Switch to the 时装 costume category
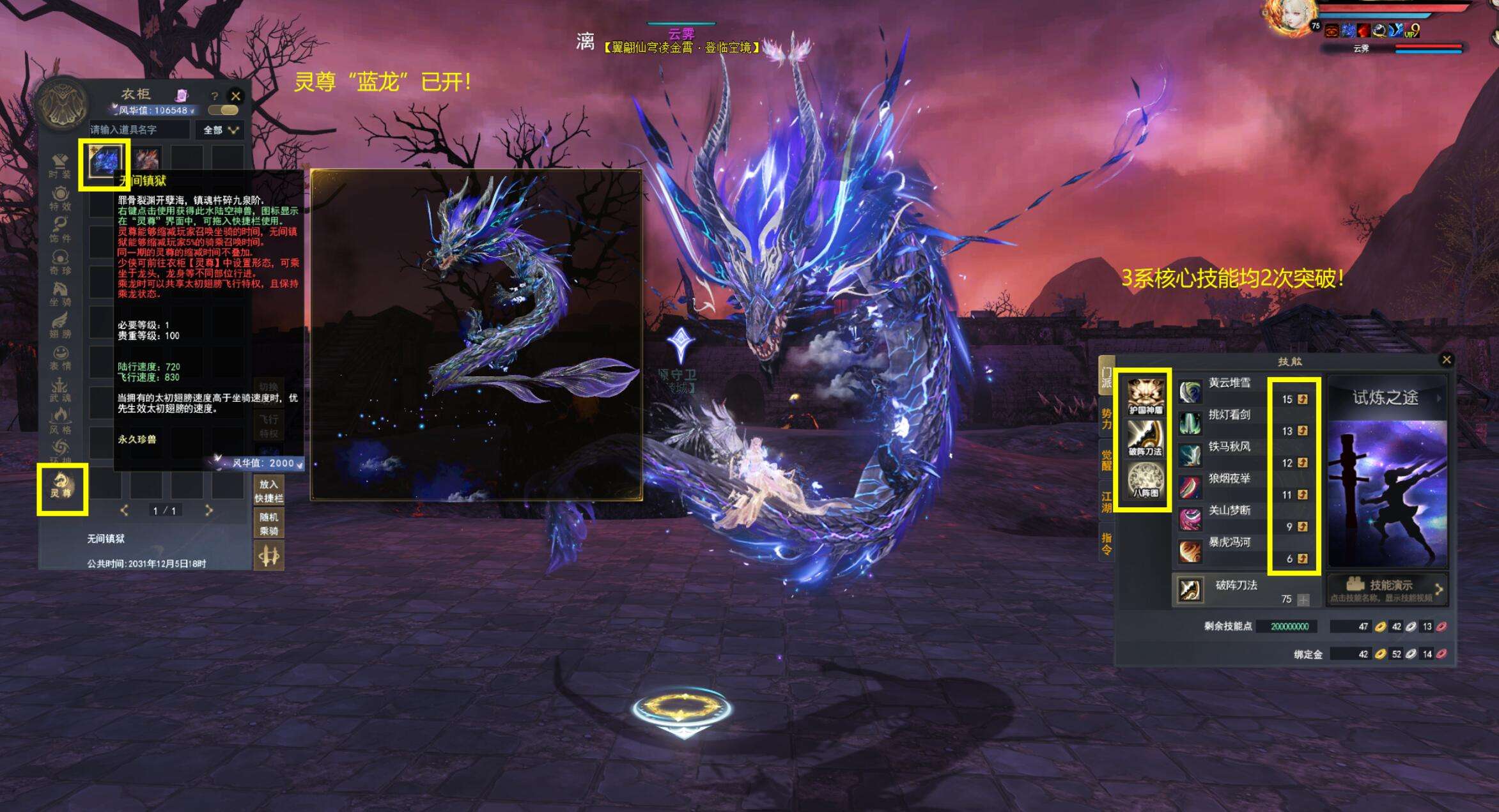This screenshot has height=812, width=1499. (61, 166)
